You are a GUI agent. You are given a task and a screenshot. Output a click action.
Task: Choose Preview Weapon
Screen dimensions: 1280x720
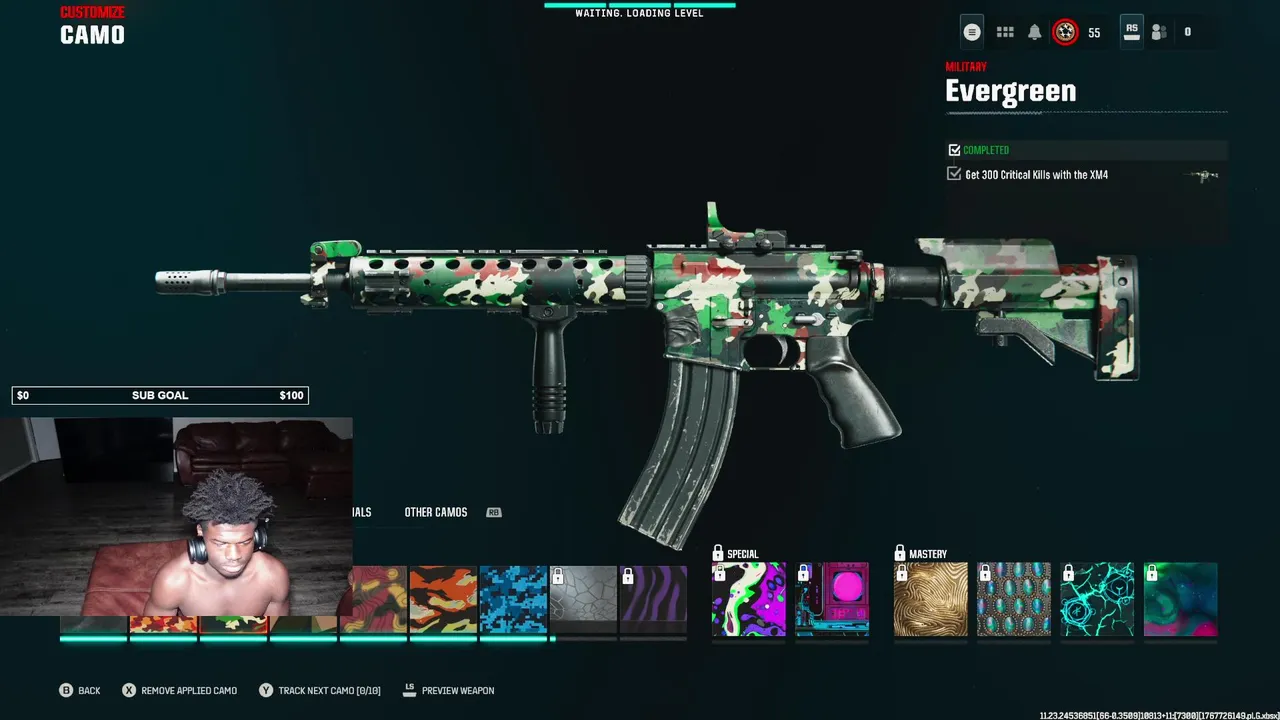click(457, 691)
